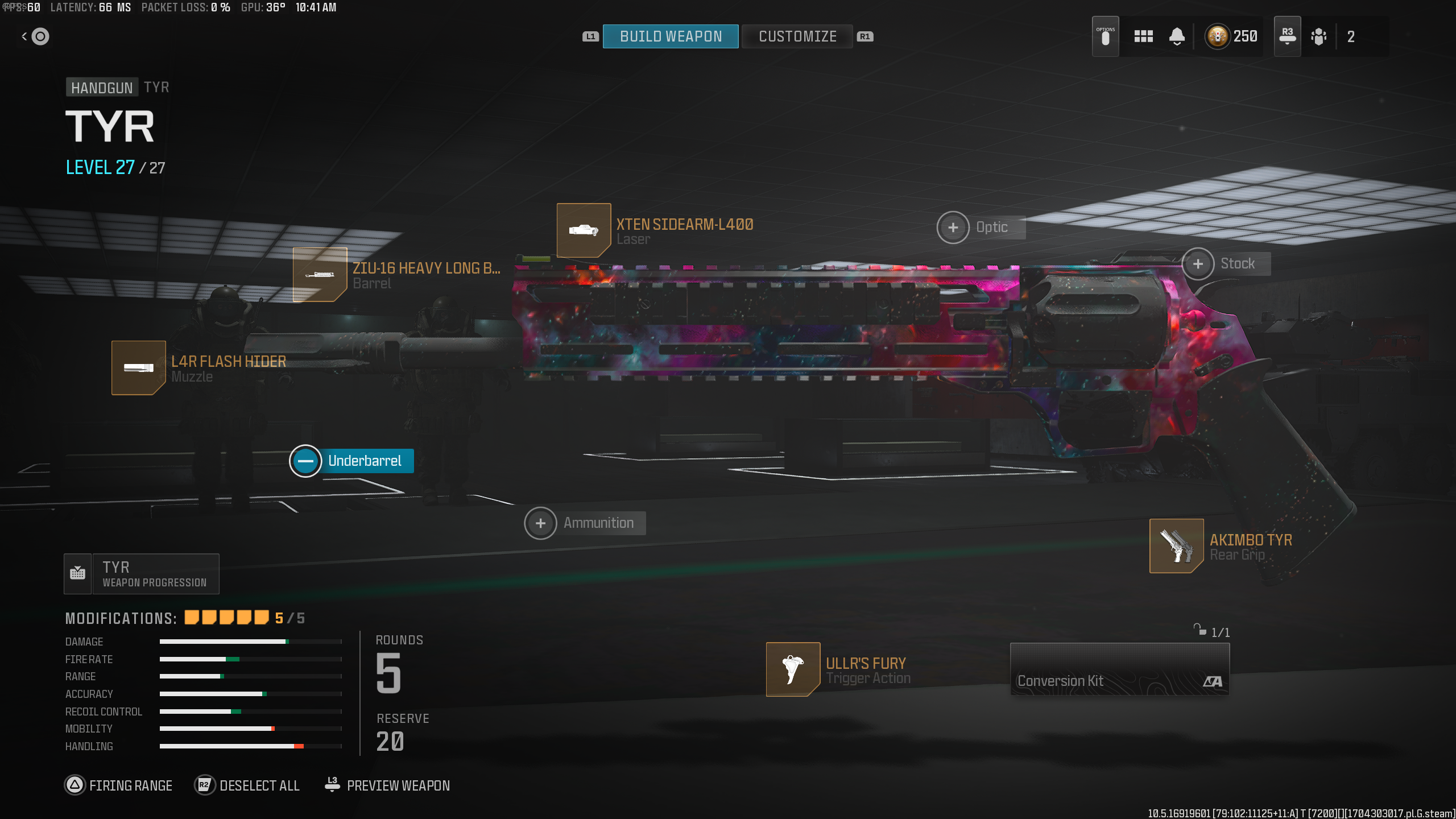This screenshot has width=1456, height=819.
Task: Open notifications bell
Action: (x=1177, y=36)
